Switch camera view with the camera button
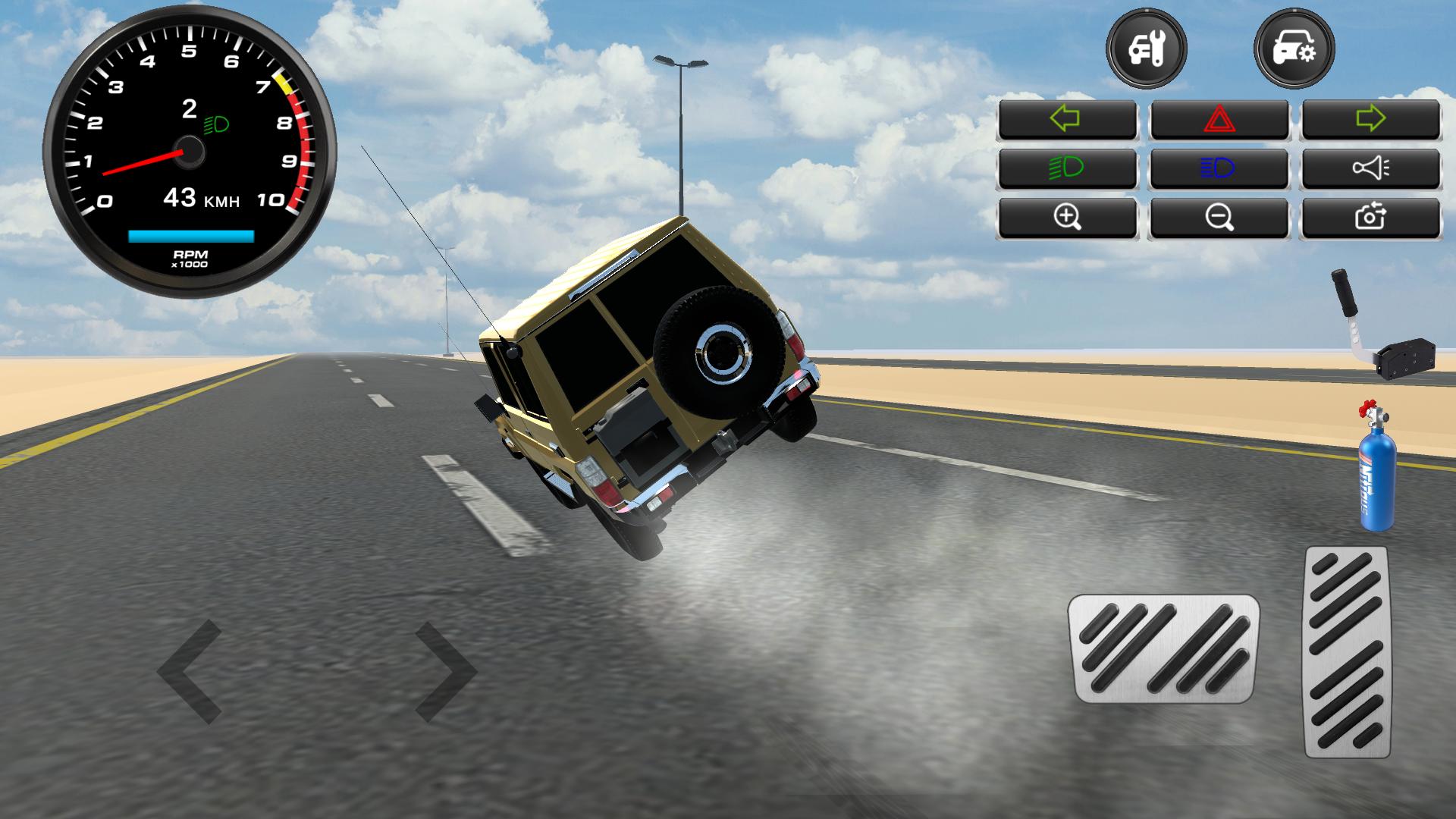This screenshot has width=1456, height=819. [x=1370, y=218]
